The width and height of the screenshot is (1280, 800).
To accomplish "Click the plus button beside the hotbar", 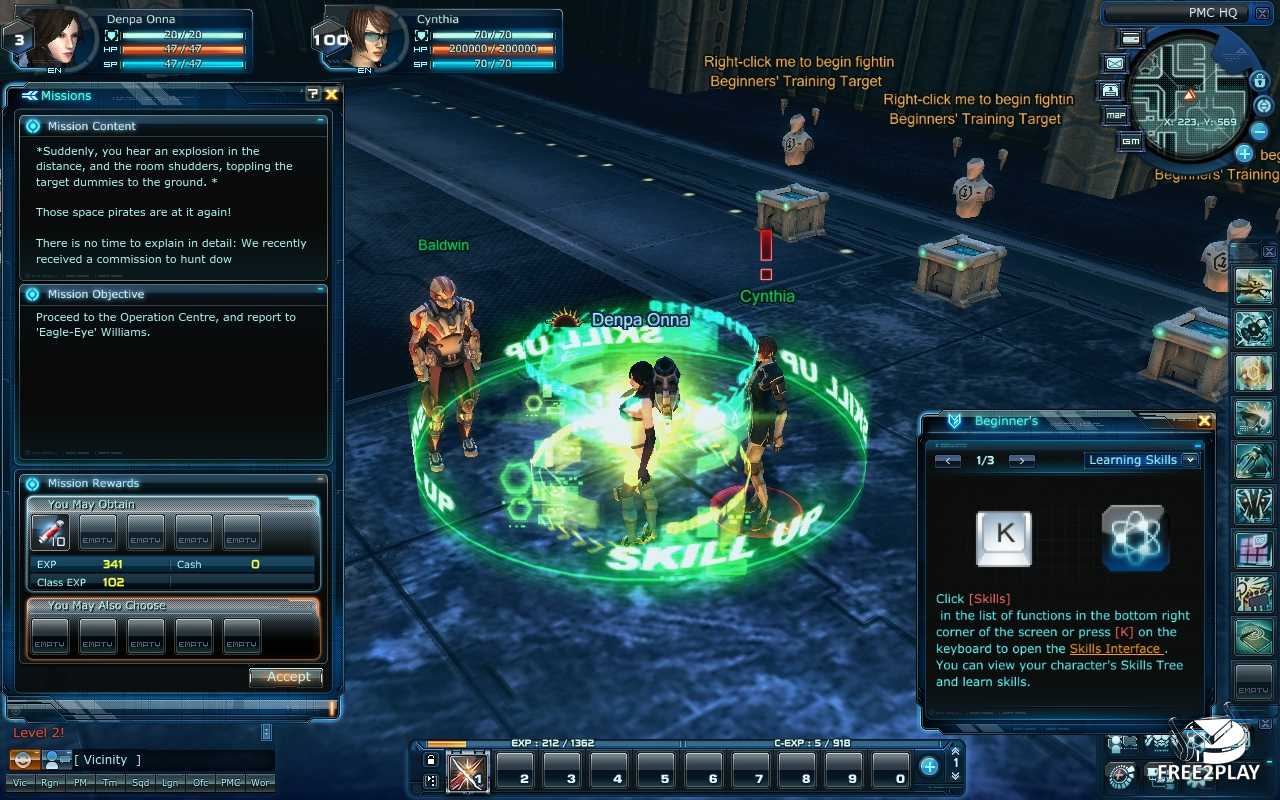I will tap(929, 767).
